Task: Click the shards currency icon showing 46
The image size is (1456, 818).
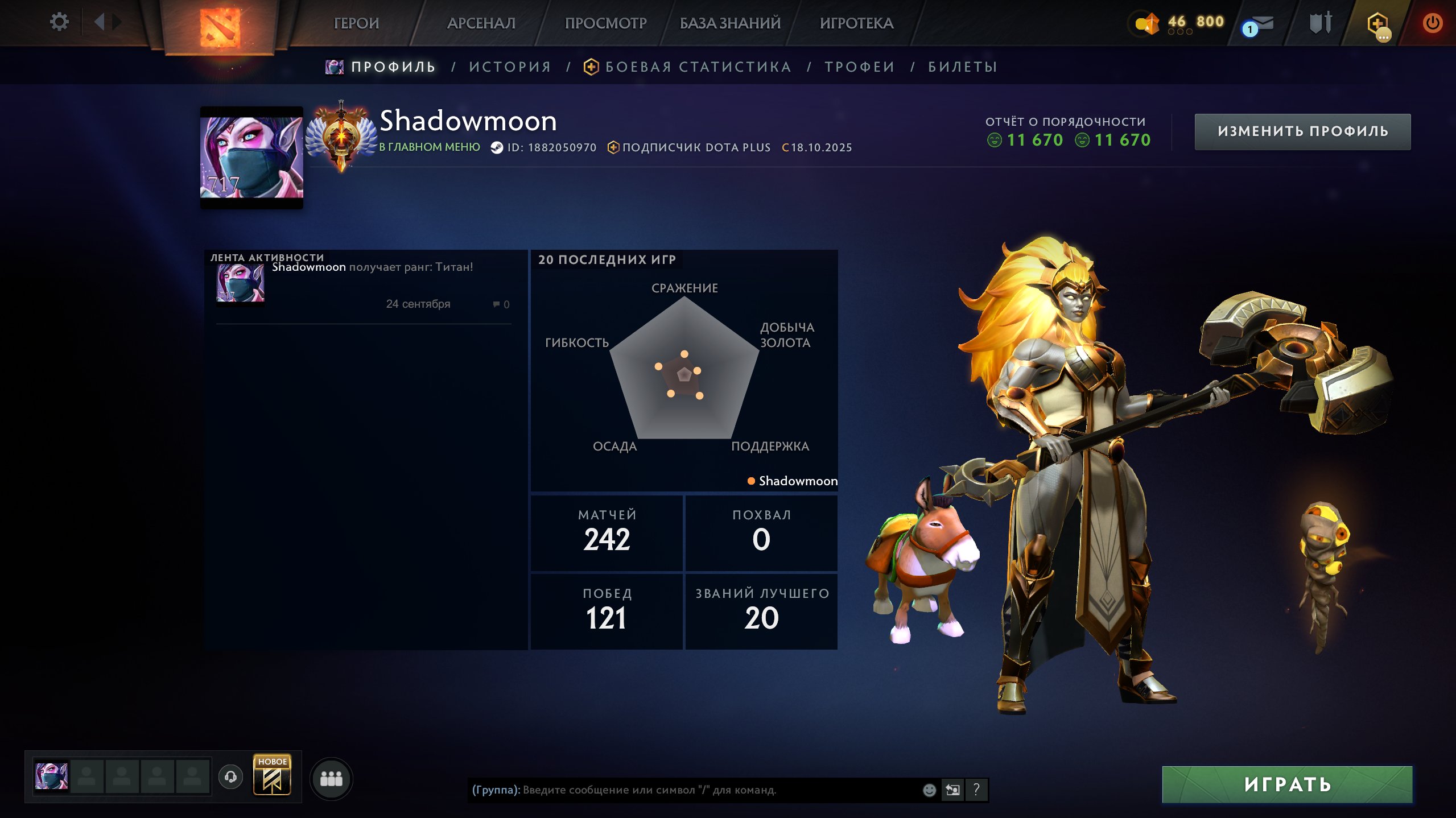Action: tap(1146, 22)
